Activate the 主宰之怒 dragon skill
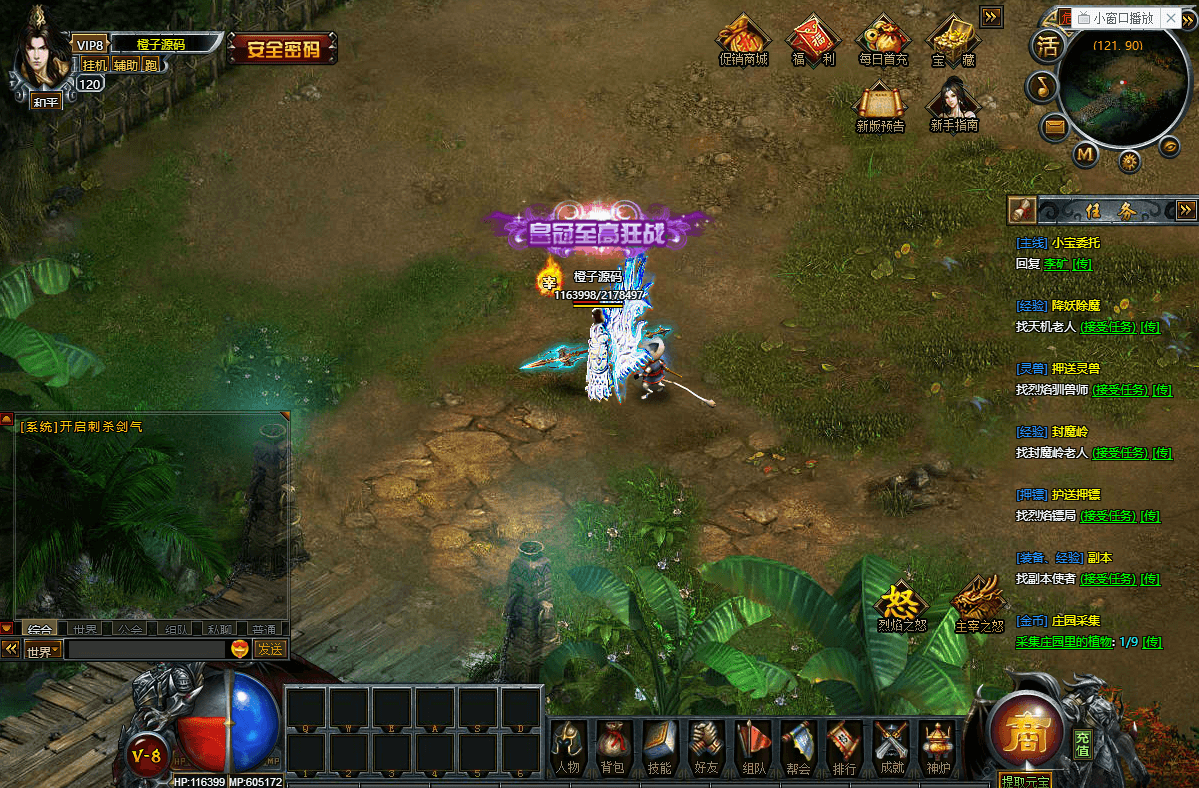Image resolution: width=1199 pixels, height=788 pixels. coord(978,602)
